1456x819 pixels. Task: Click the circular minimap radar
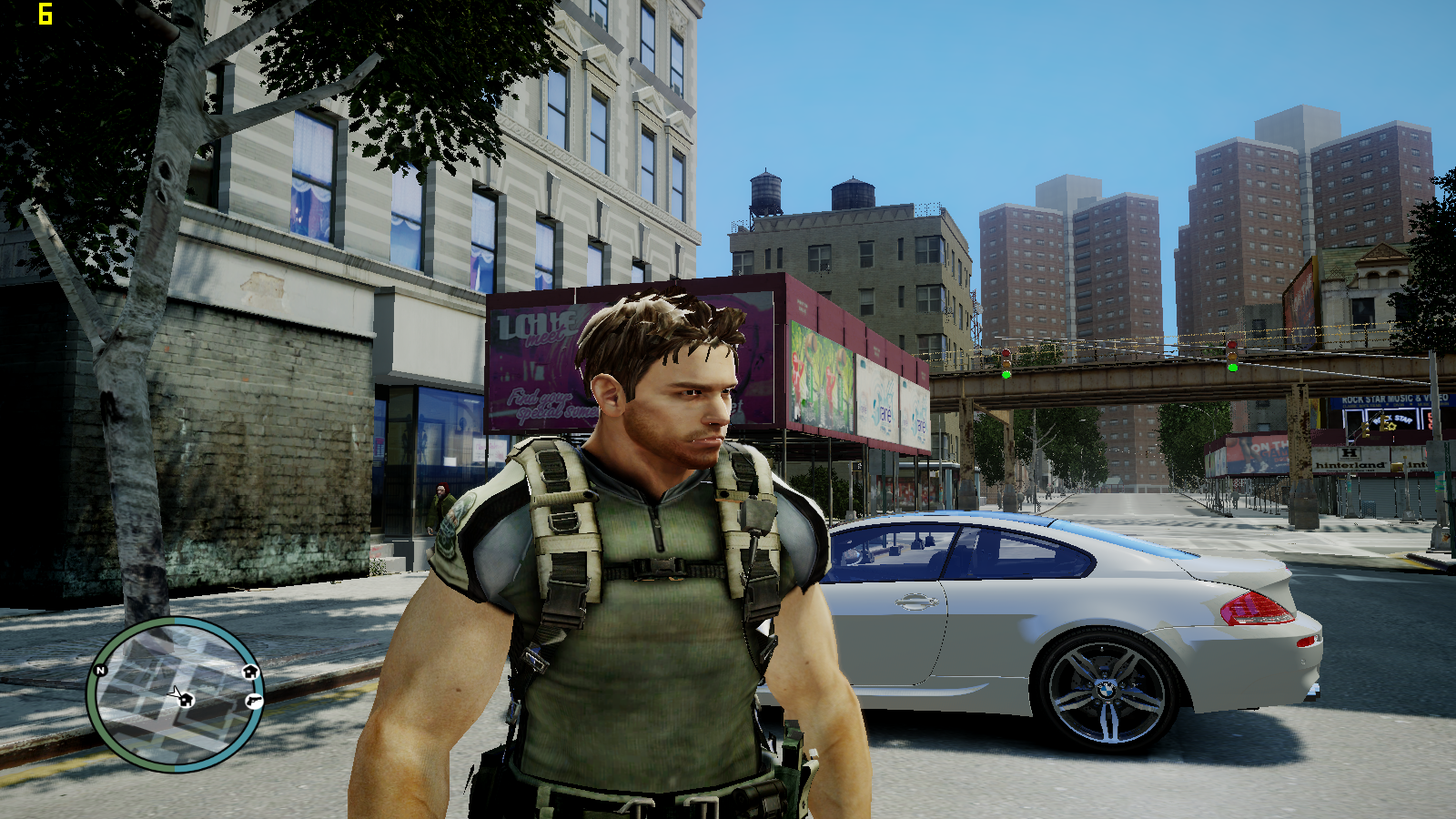176,694
